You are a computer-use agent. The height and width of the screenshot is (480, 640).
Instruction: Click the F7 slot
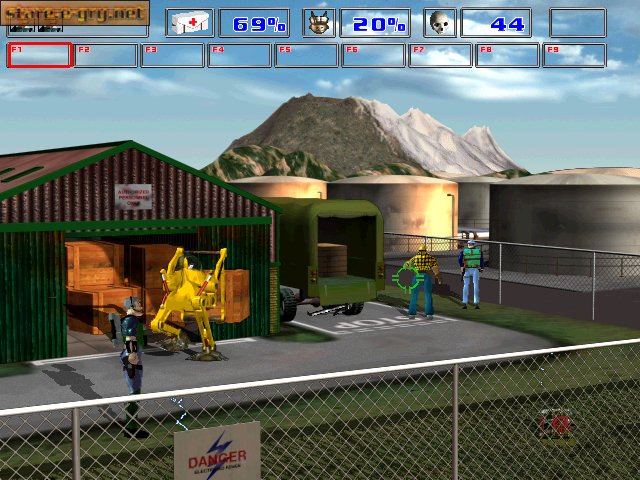[x=441, y=55]
